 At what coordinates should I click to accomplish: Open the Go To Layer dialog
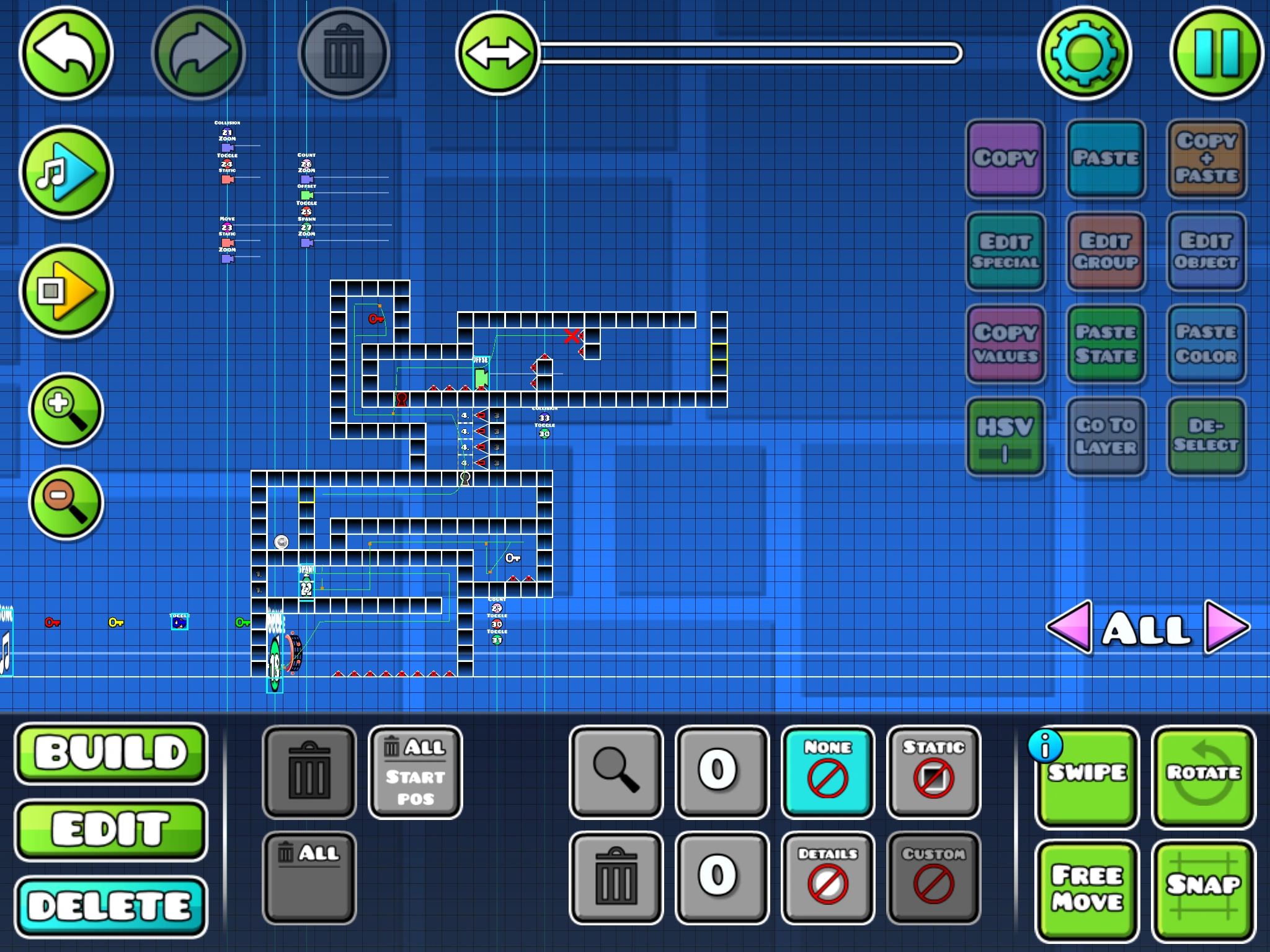pyautogui.click(x=1106, y=437)
